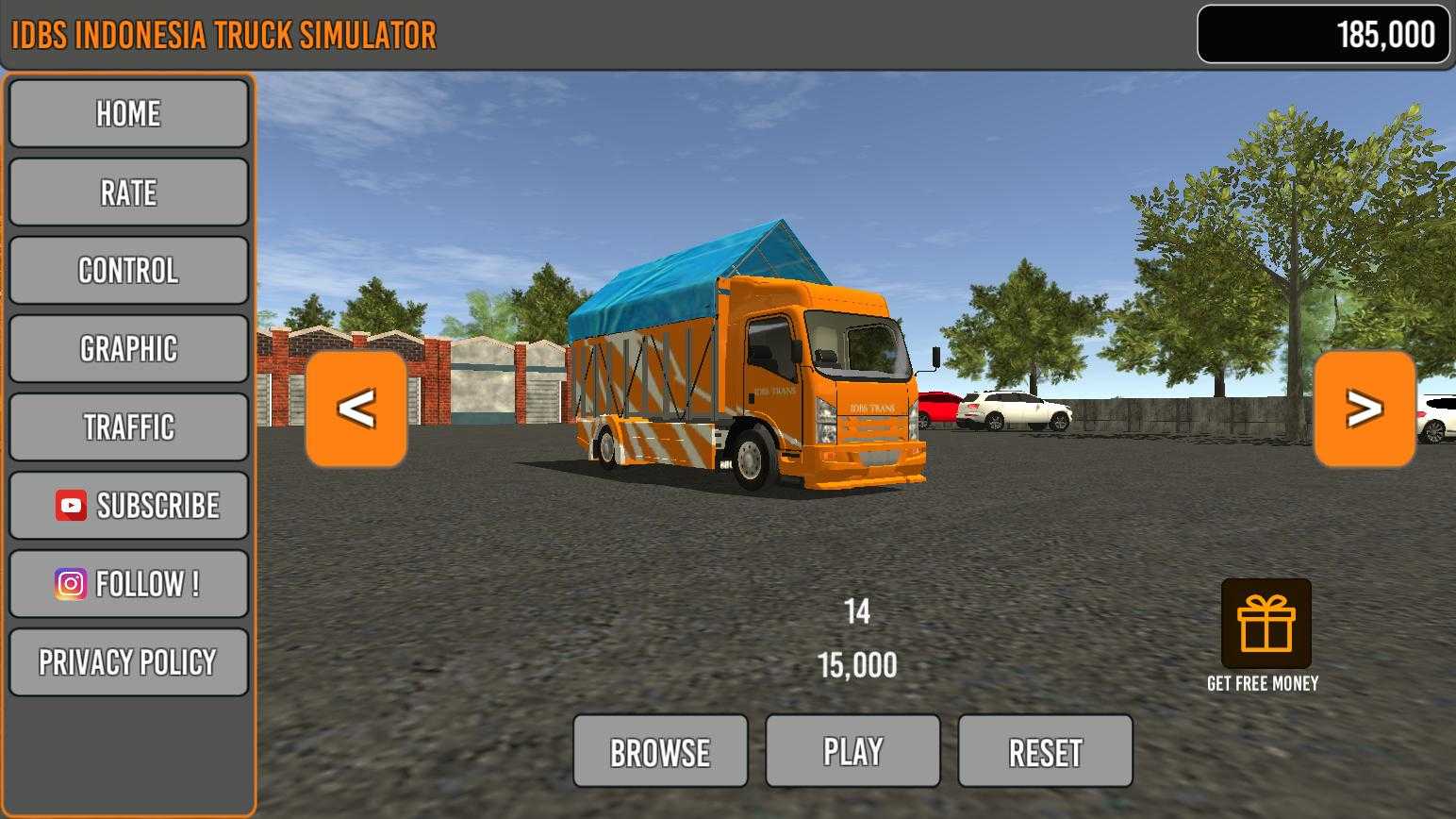1456x819 pixels.
Task: Show the previous truck with left arrow
Action: tap(356, 409)
